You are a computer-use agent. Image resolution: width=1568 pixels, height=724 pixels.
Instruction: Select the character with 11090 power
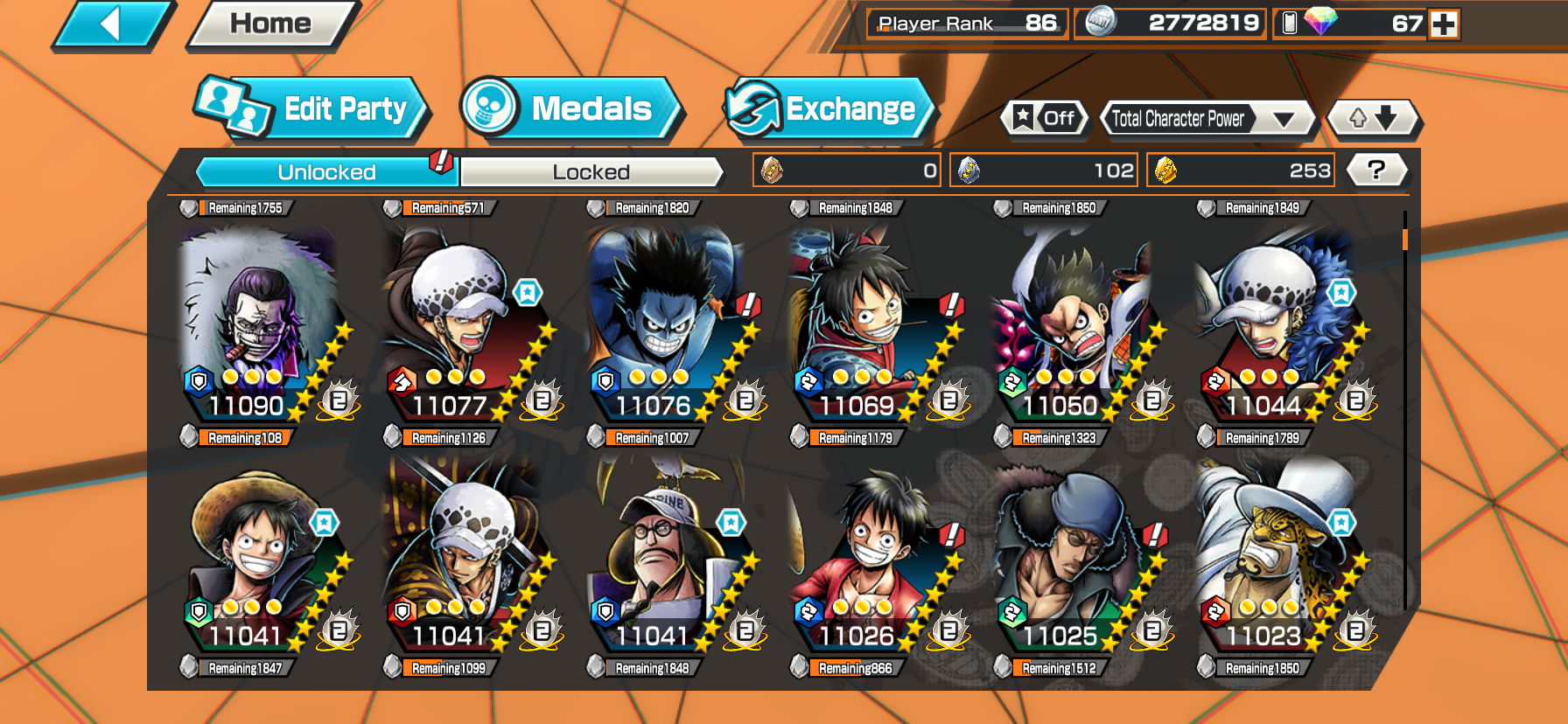click(261, 324)
